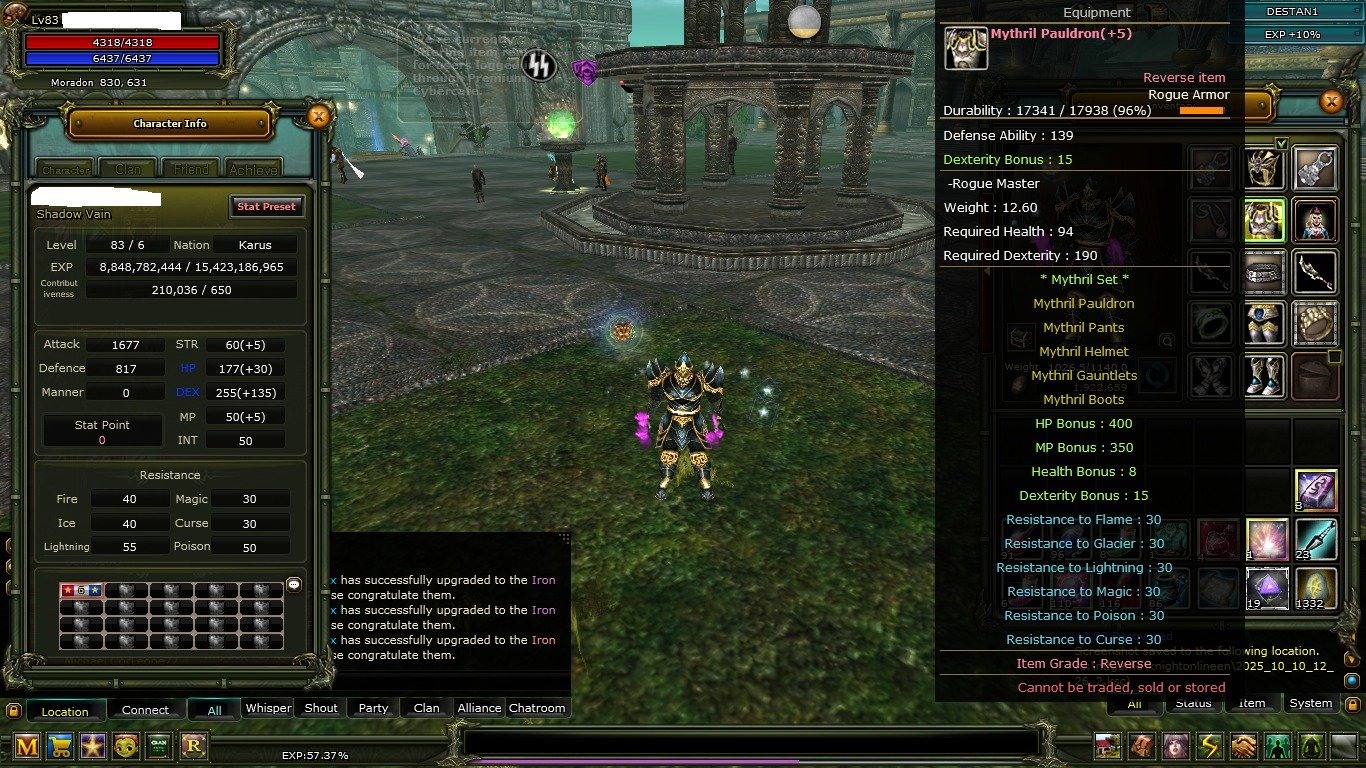Open the Friend tab

(x=189, y=169)
